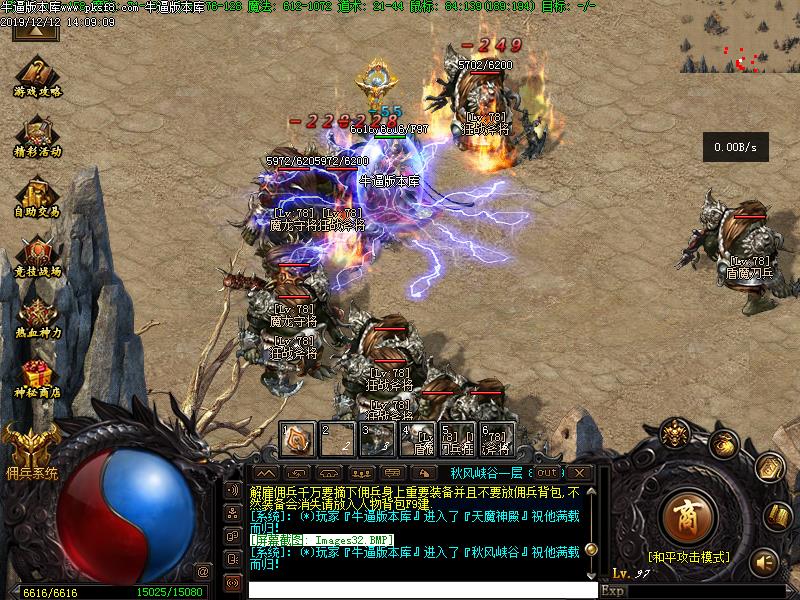Enter the 竞技战场 arena battlefield
Viewport: 800px width, 600px height.
click(37, 256)
